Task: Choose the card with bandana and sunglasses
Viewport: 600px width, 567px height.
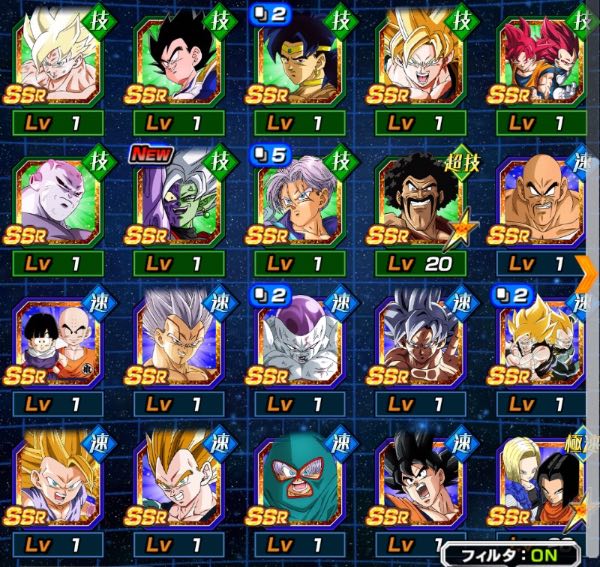Action: pyautogui.click(x=302, y=62)
